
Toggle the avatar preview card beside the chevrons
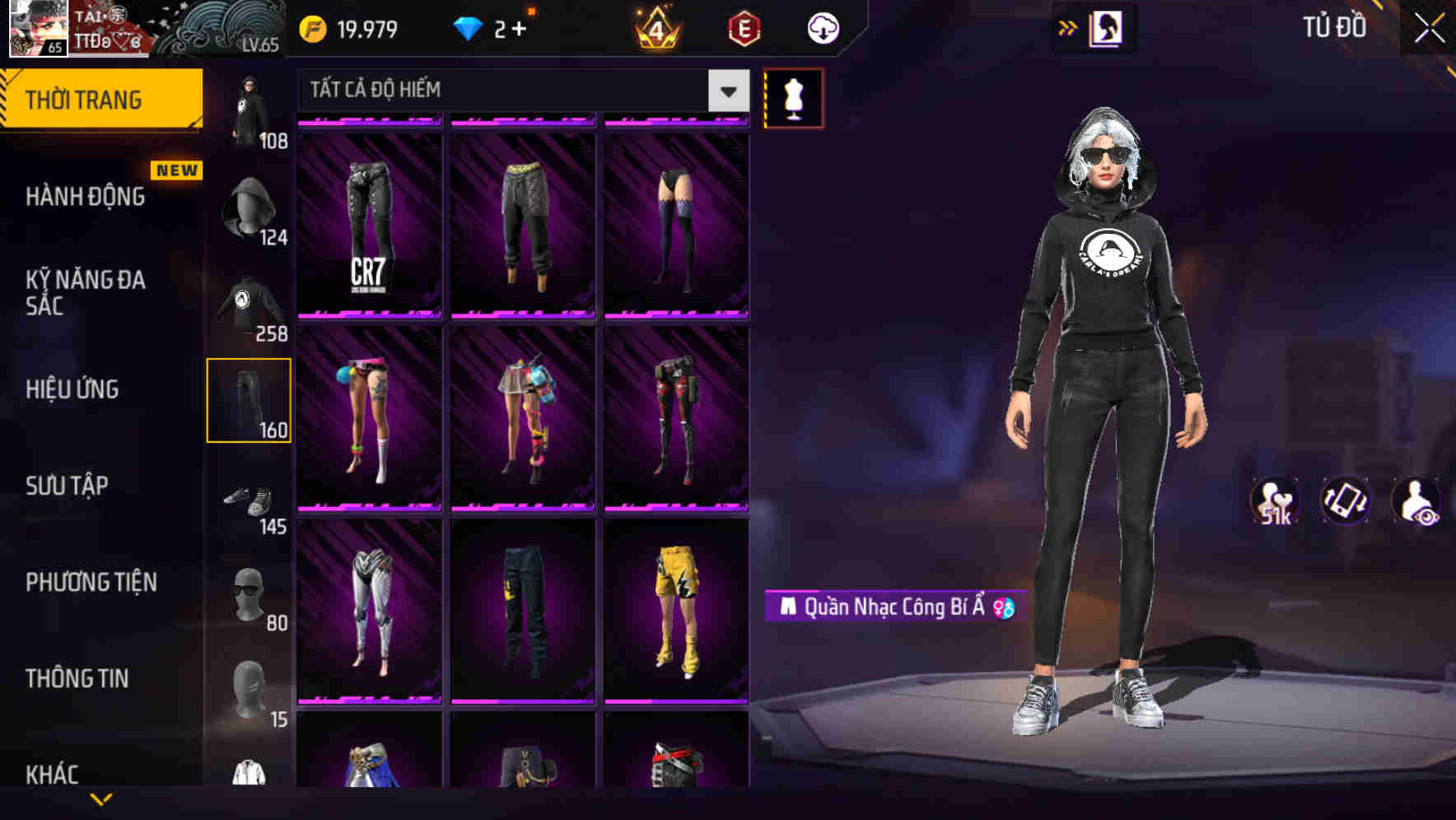point(1108,27)
